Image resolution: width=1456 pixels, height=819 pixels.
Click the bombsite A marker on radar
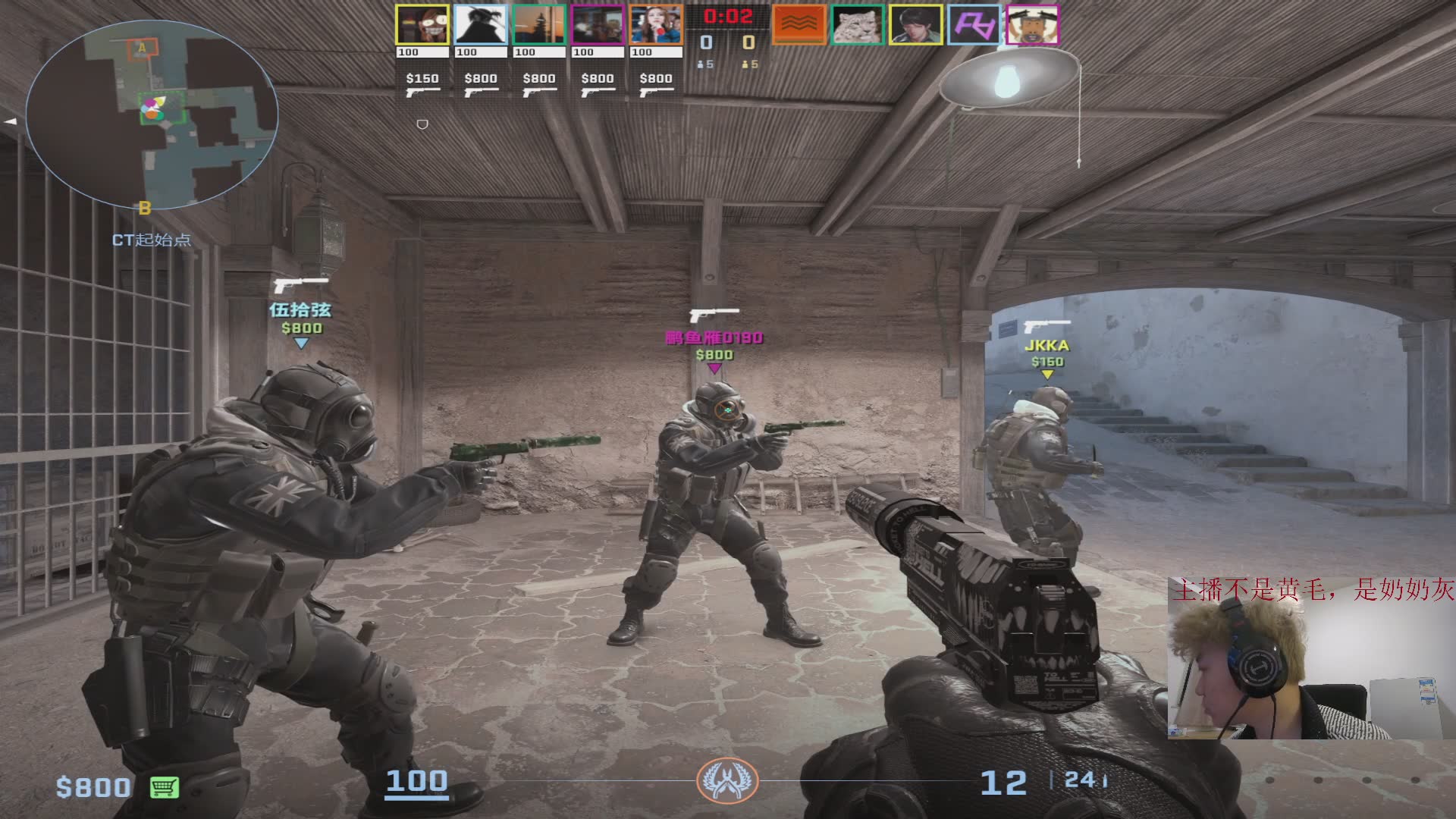[x=142, y=49]
